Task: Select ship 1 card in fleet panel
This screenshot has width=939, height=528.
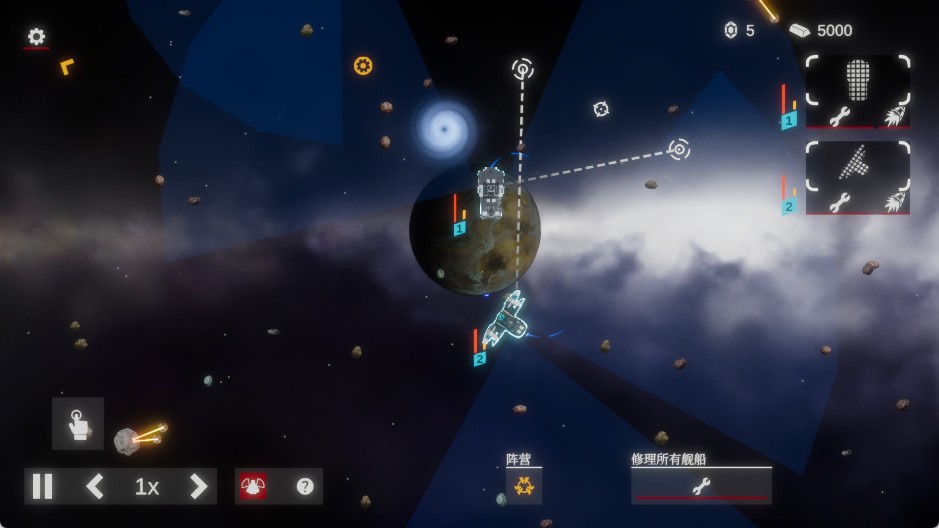Action: coord(857,79)
